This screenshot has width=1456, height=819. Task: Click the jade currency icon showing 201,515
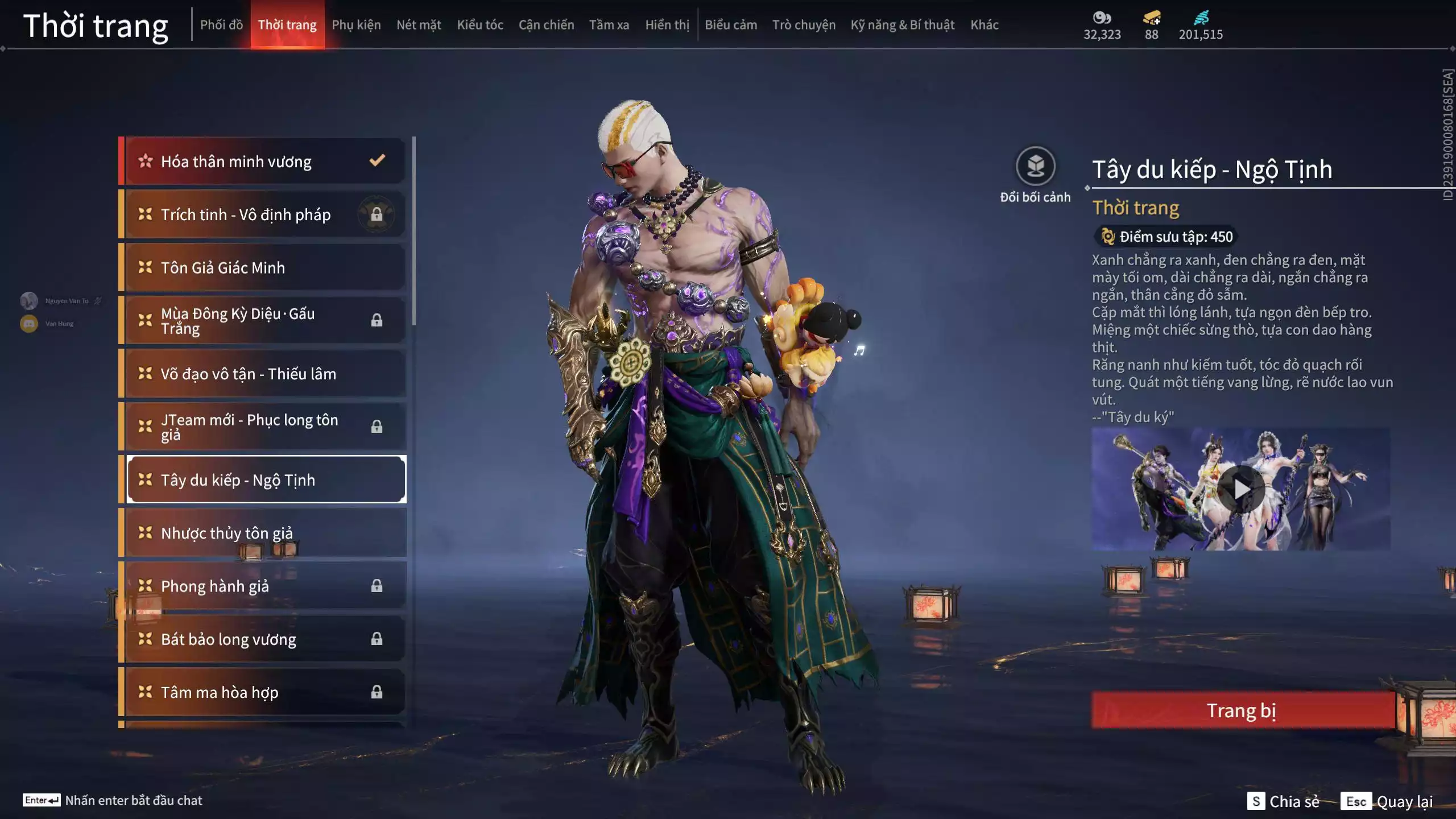click(x=1200, y=18)
